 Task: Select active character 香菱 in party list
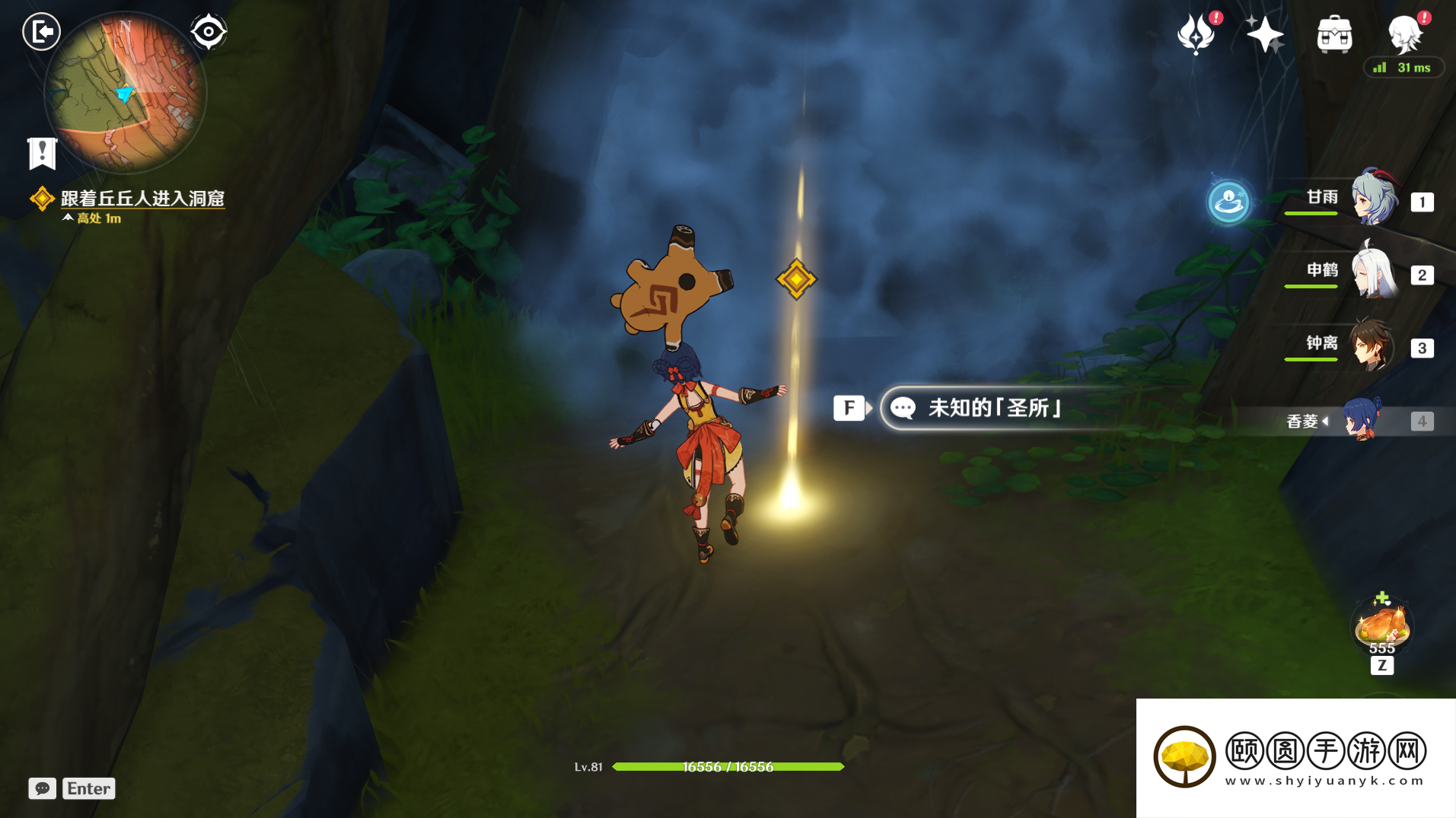click(x=1361, y=420)
